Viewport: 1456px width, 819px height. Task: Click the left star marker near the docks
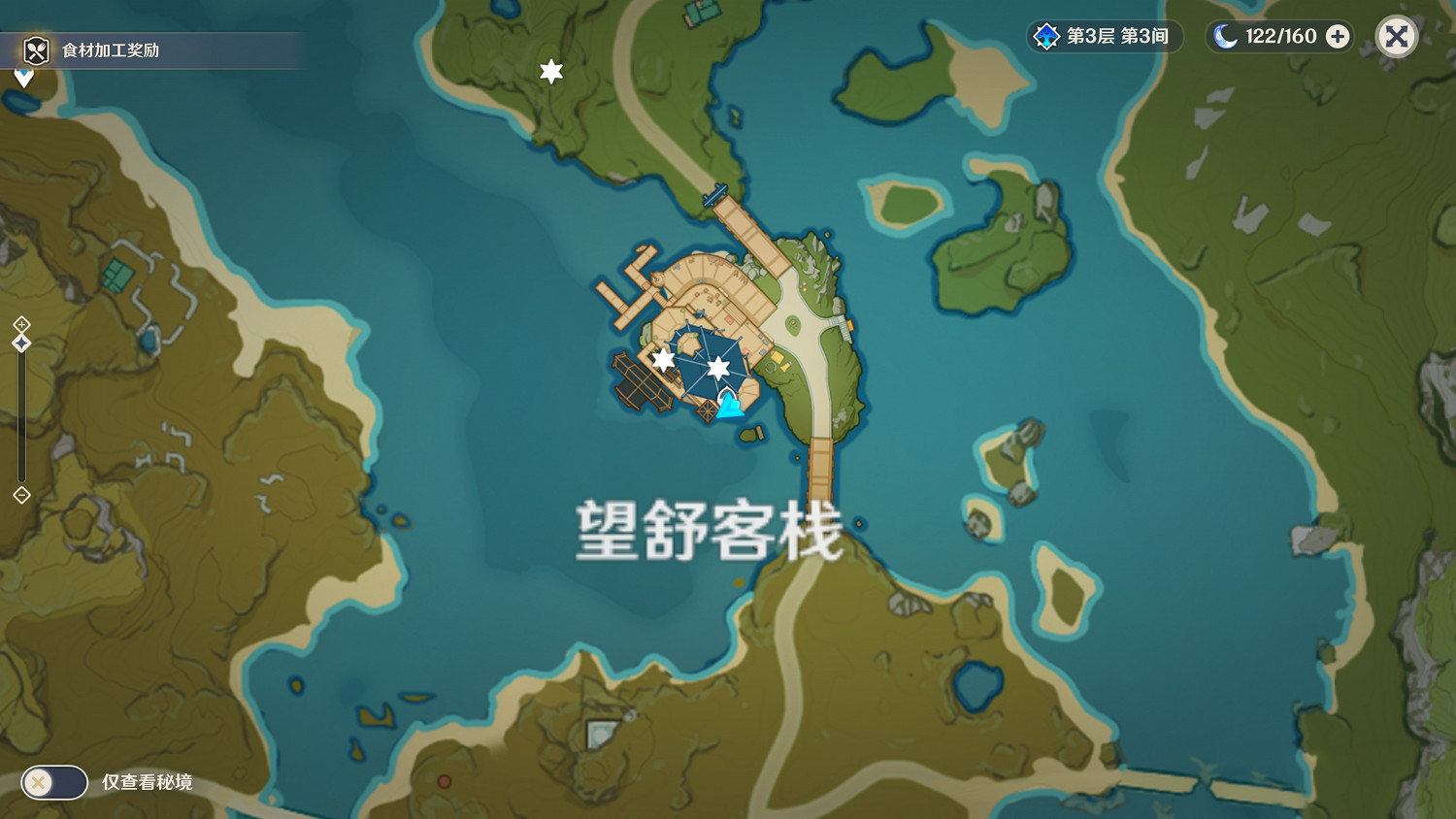point(662,359)
